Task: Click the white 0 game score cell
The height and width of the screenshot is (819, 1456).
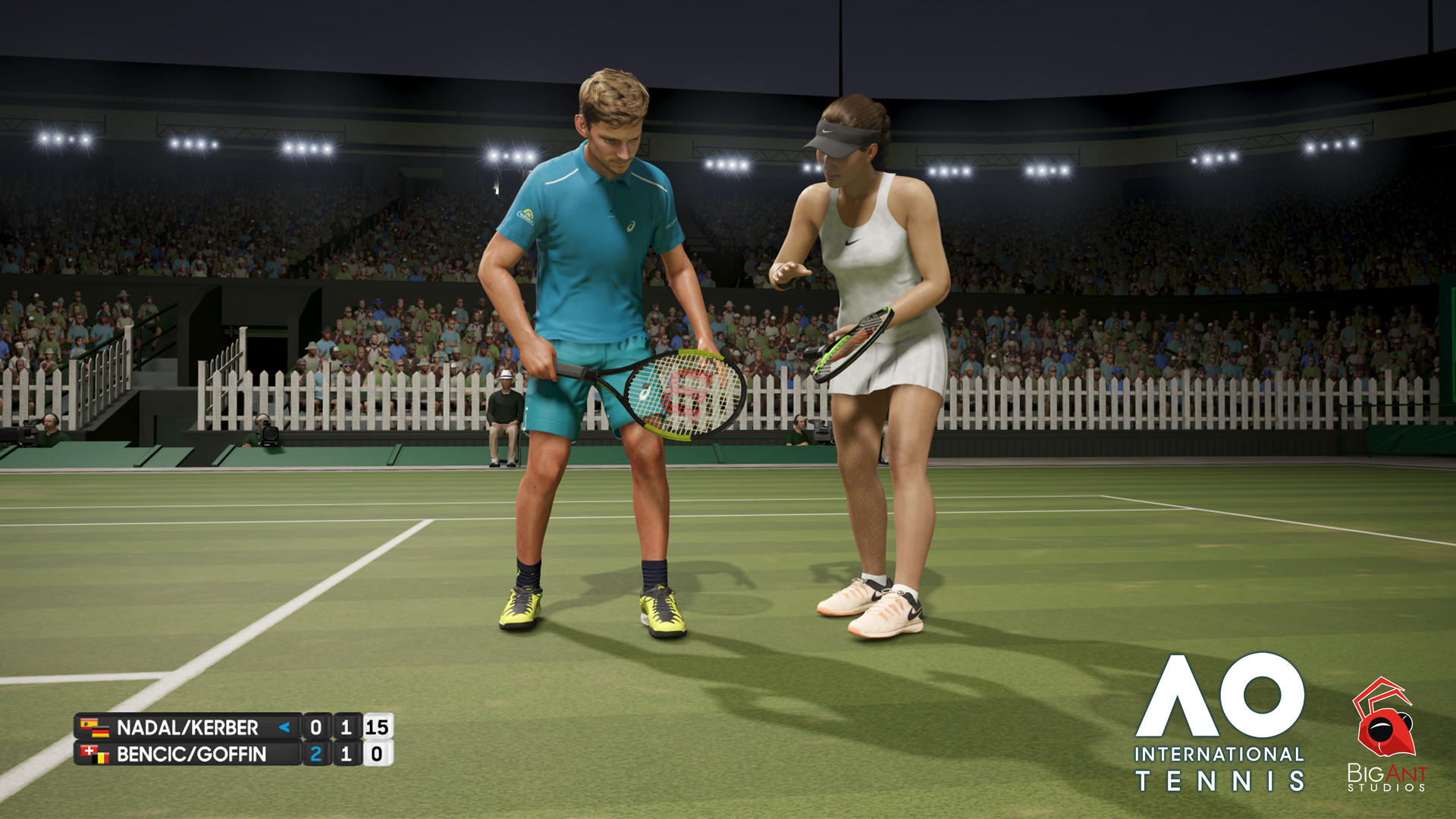Action: (x=376, y=755)
